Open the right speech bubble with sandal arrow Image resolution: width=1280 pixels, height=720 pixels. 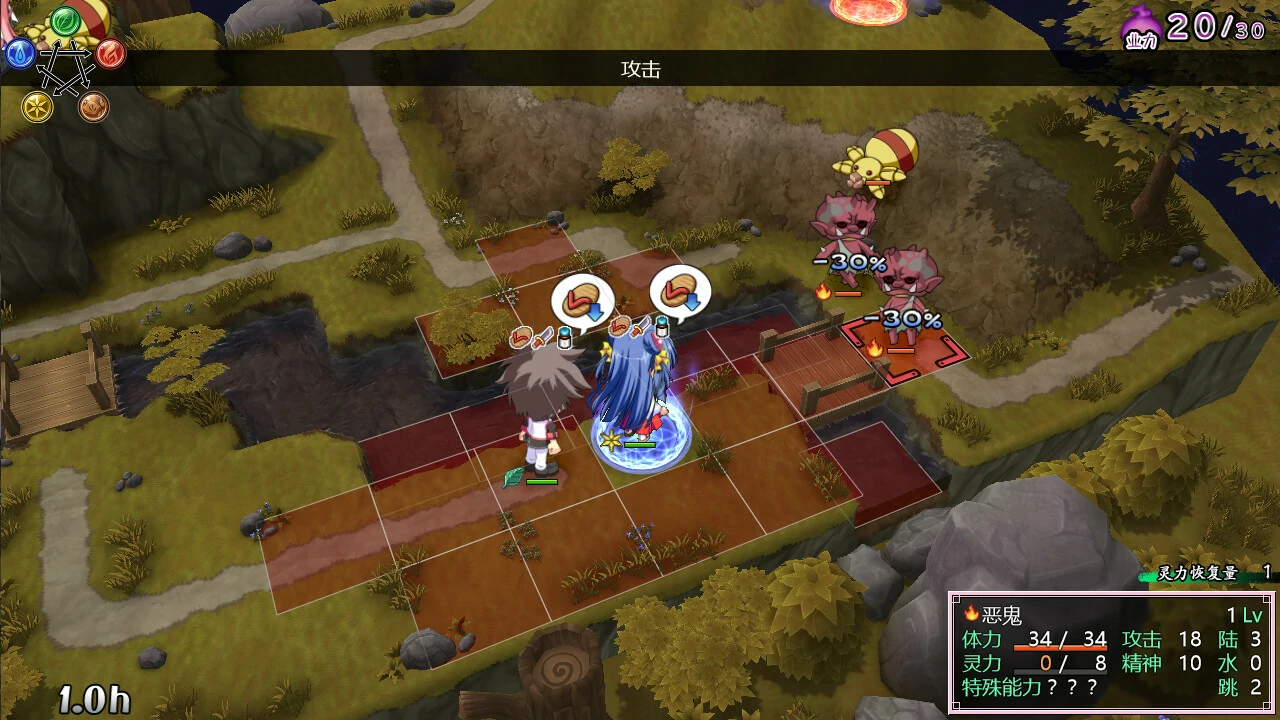click(681, 295)
